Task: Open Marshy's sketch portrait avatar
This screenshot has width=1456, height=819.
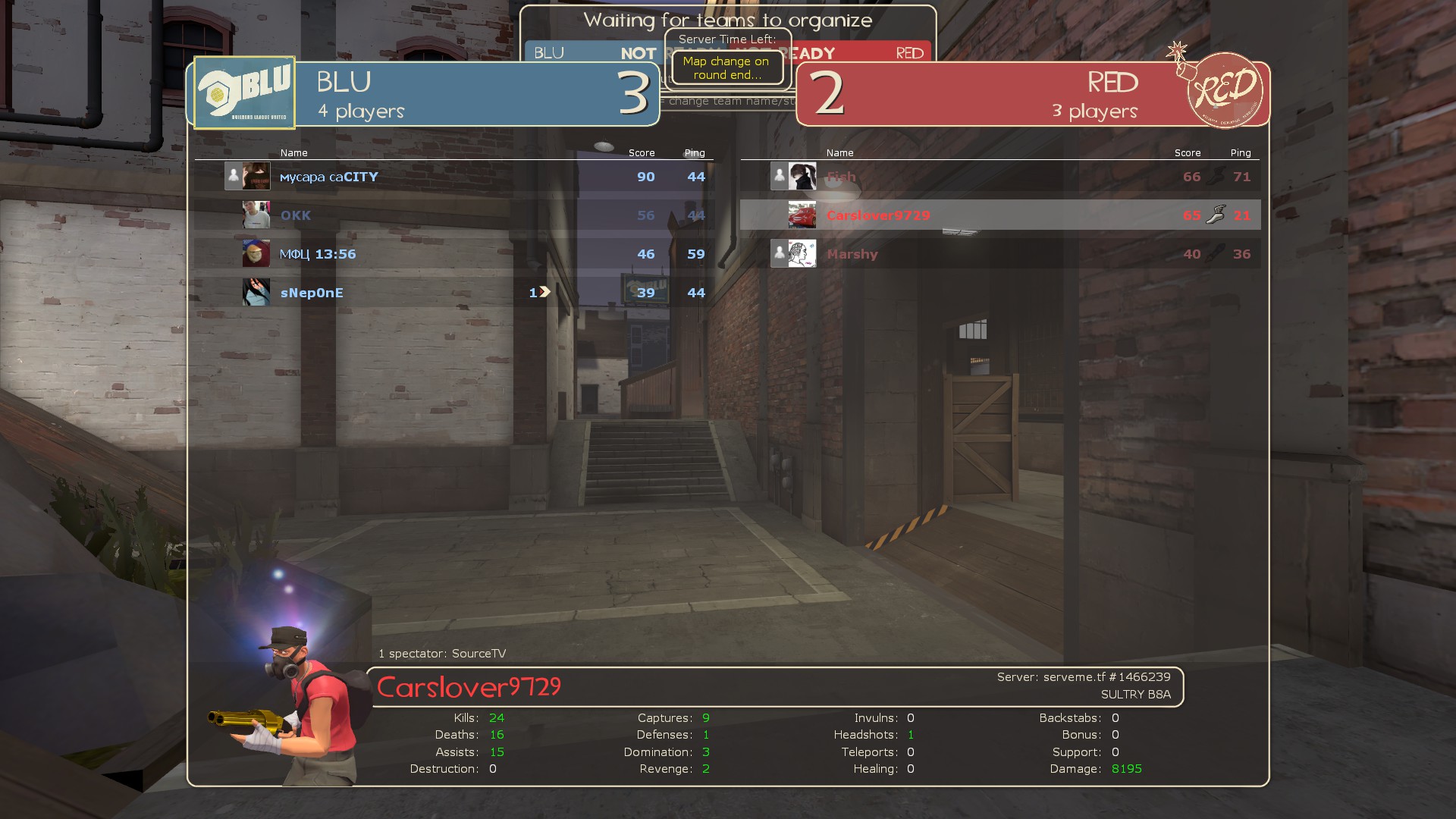Action: tap(802, 253)
